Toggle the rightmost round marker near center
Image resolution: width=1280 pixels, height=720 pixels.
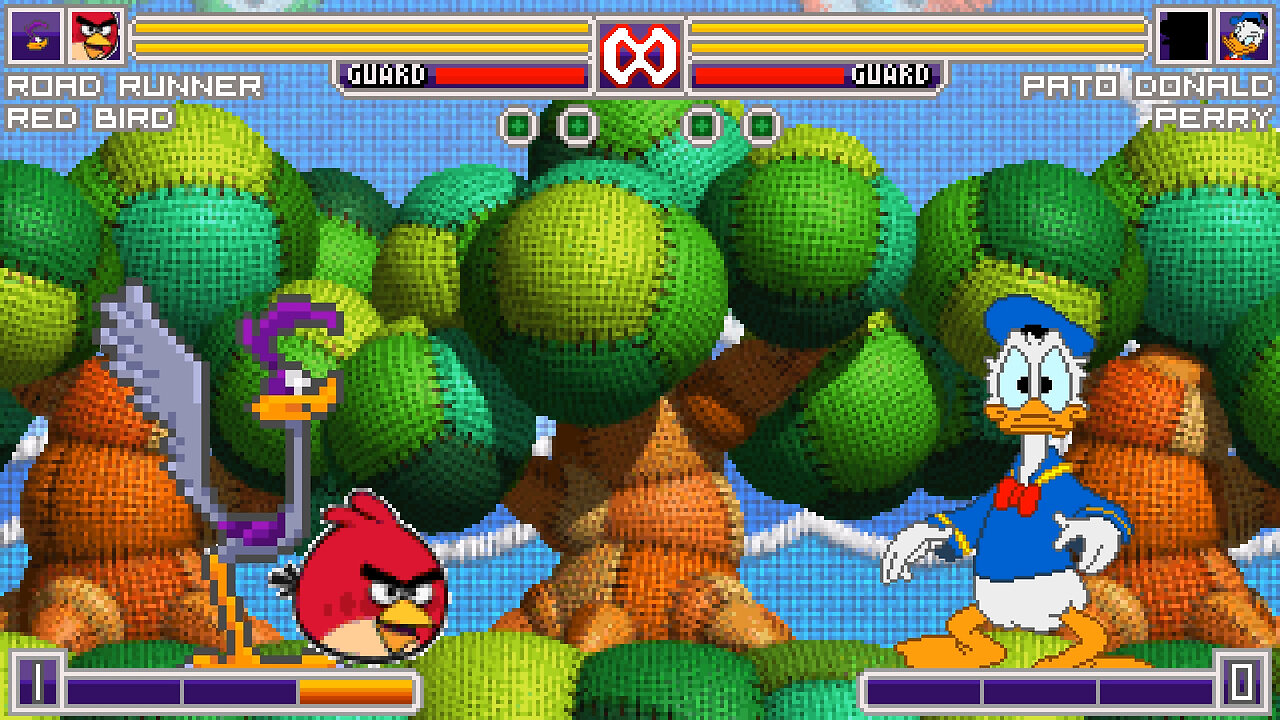point(765,125)
